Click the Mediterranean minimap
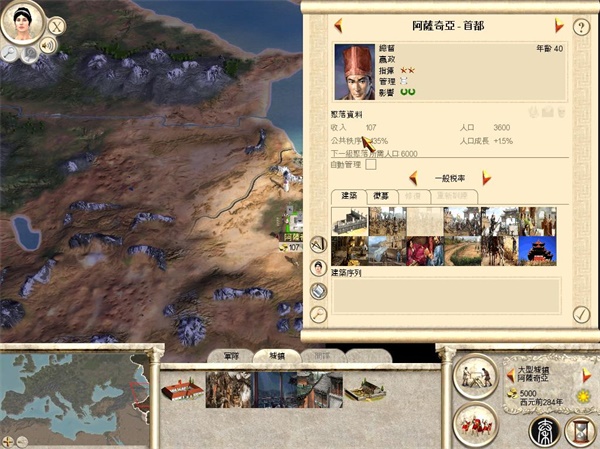The height and width of the screenshot is (449, 600). pyautogui.click(x=70, y=391)
